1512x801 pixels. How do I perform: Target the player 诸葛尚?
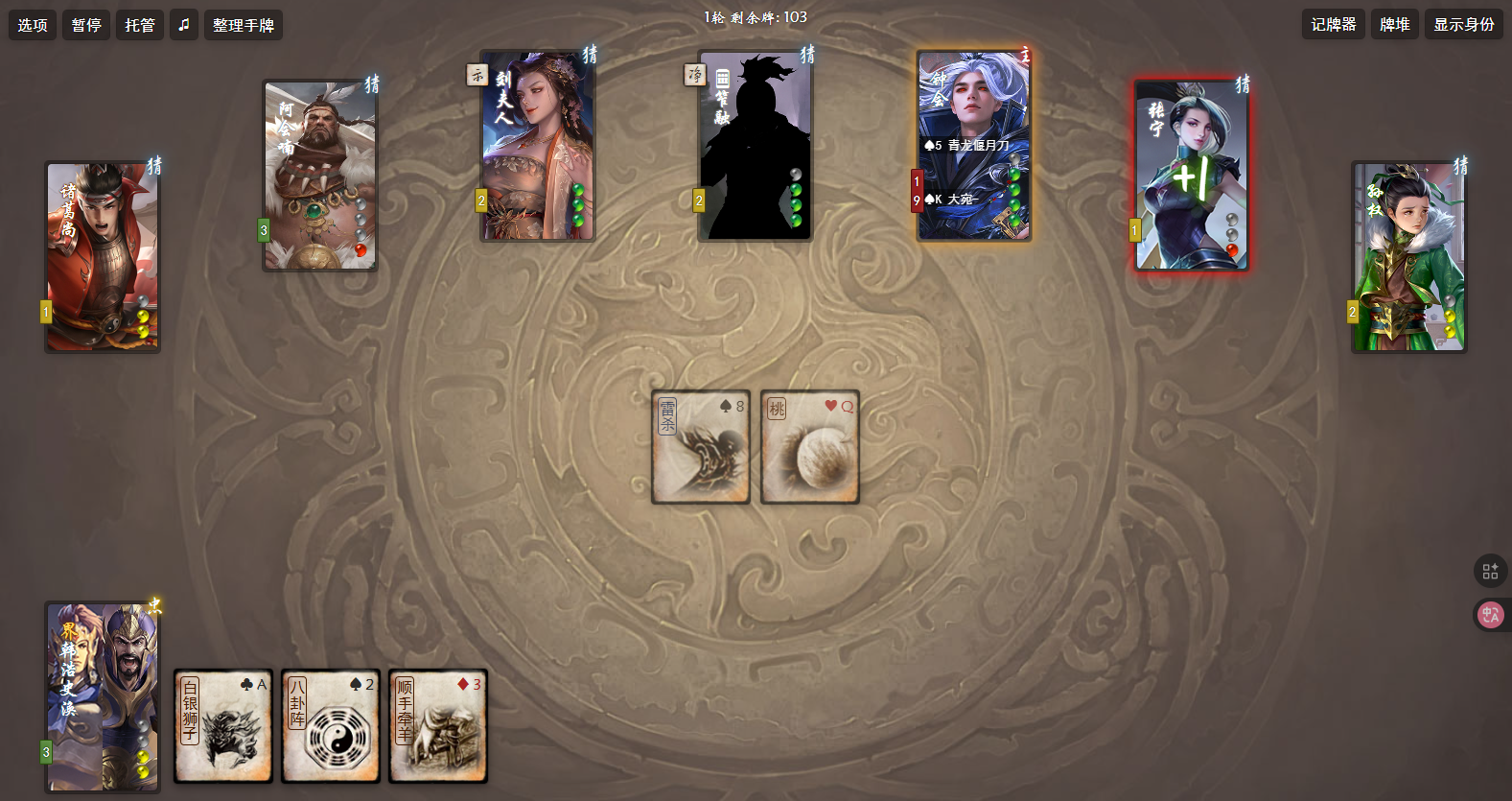(103, 257)
